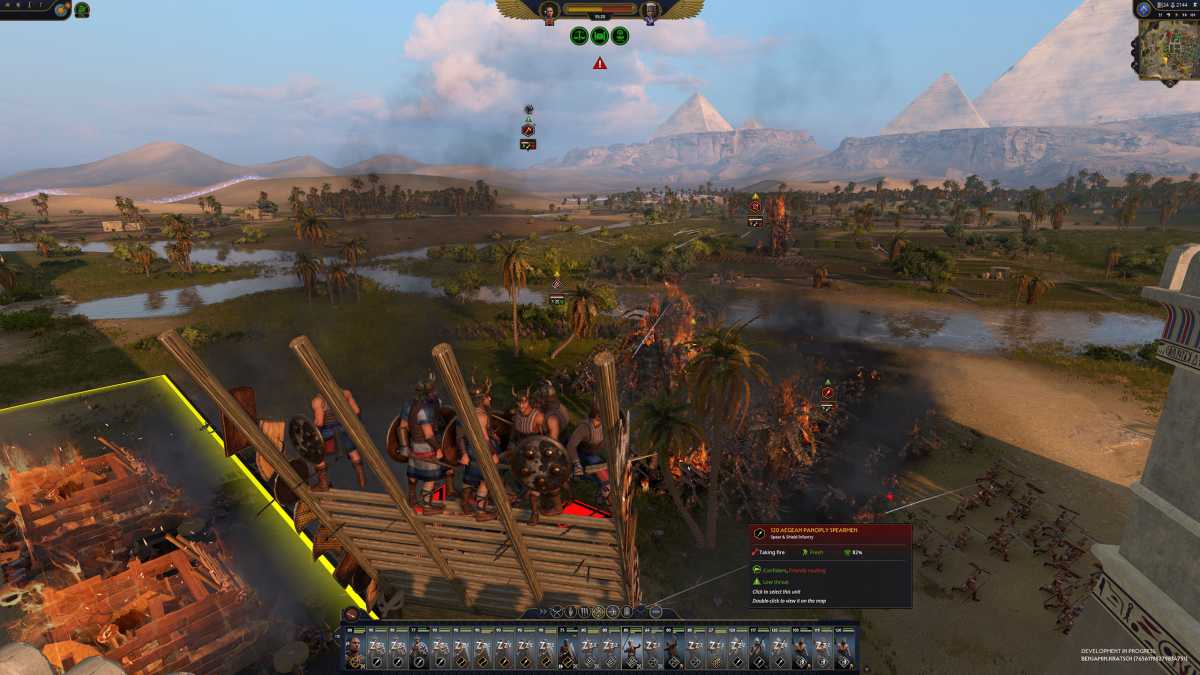This screenshot has width=1200, height=675.
Task: Click the red warning triangle alert
Action: click(x=599, y=63)
